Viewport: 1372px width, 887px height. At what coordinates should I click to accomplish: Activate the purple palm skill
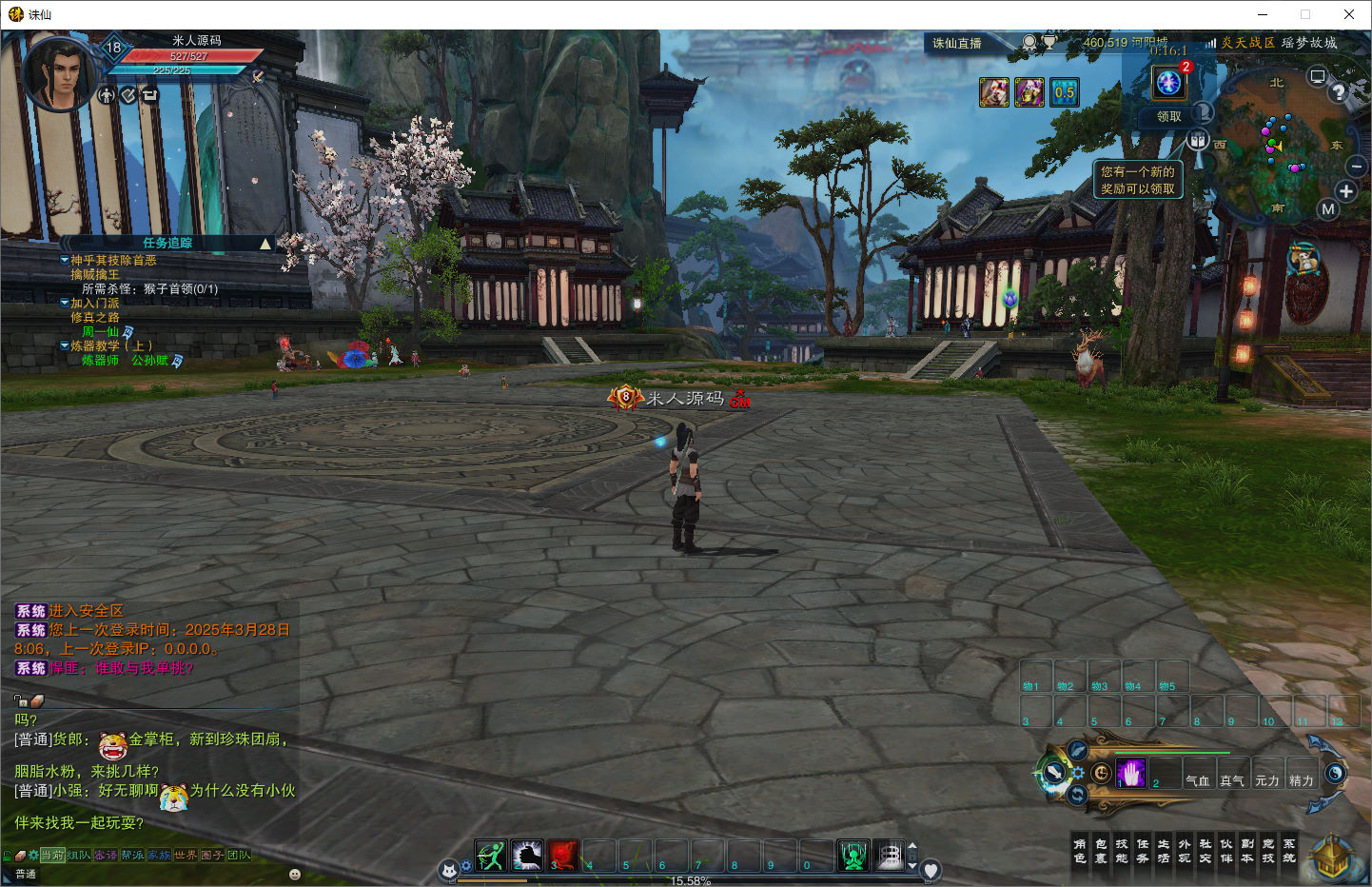click(x=1131, y=773)
